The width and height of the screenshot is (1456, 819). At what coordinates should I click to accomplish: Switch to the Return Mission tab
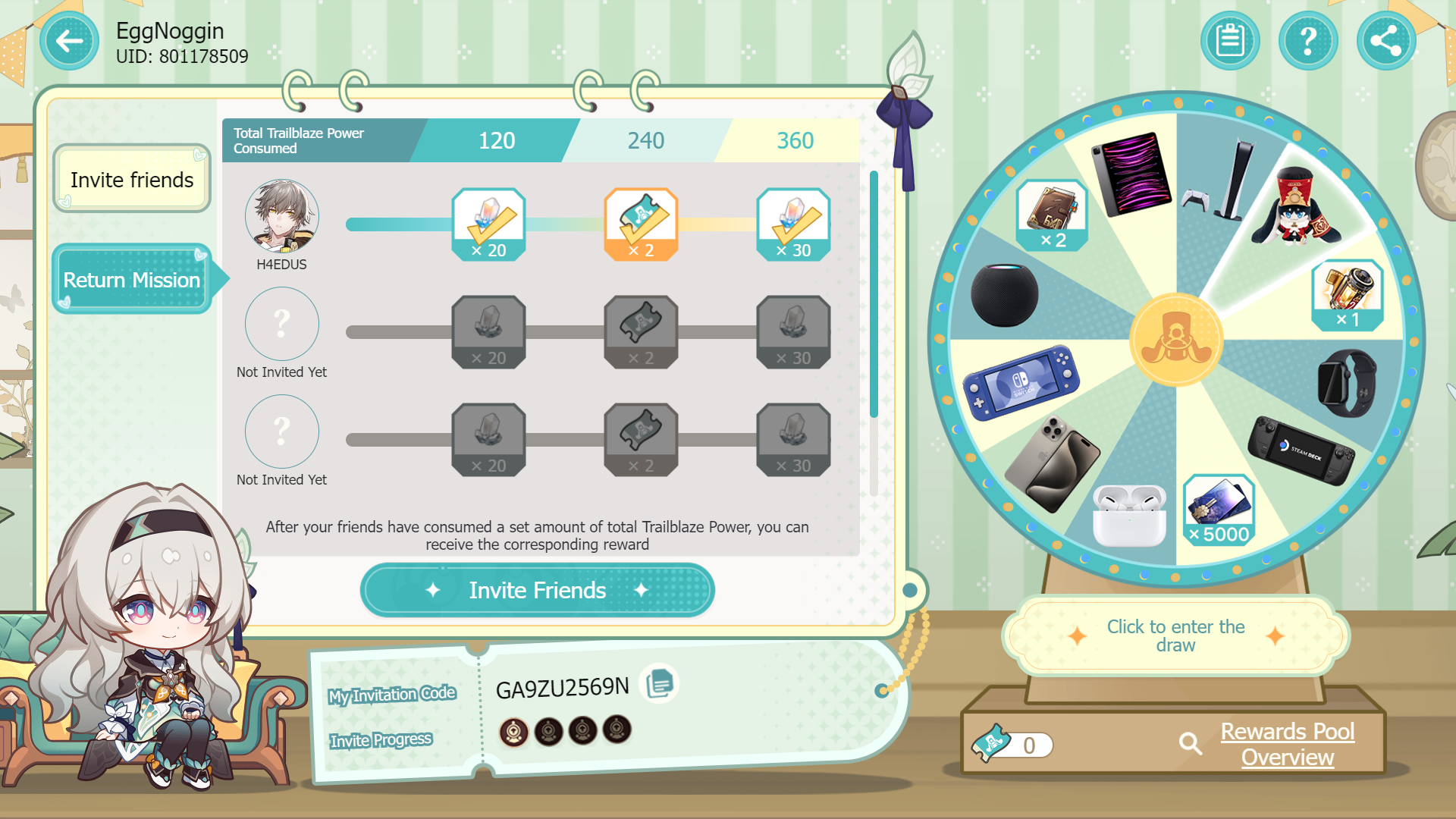pyautogui.click(x=130, y=280)
